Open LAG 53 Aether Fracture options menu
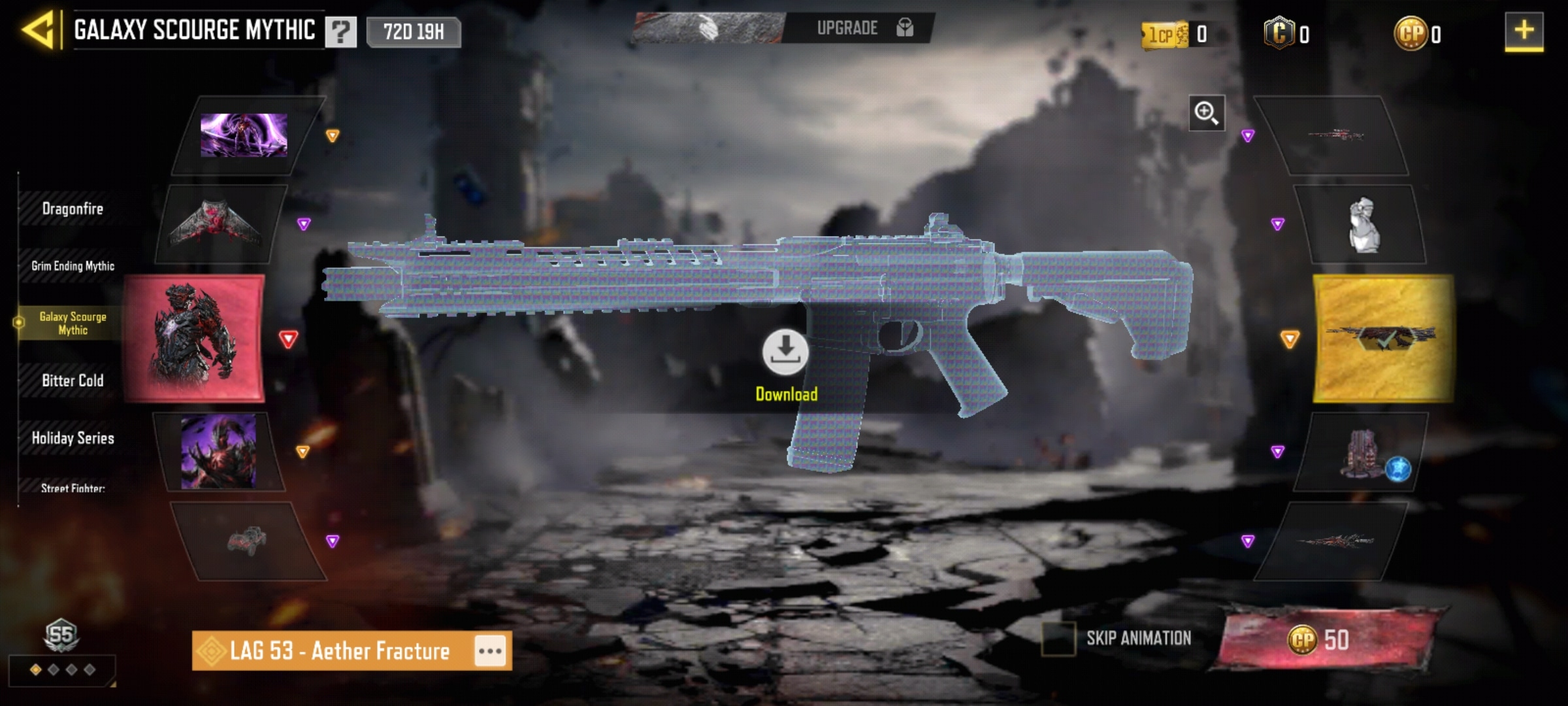This screenshot has width=1568, height=706. click(490, 651)
